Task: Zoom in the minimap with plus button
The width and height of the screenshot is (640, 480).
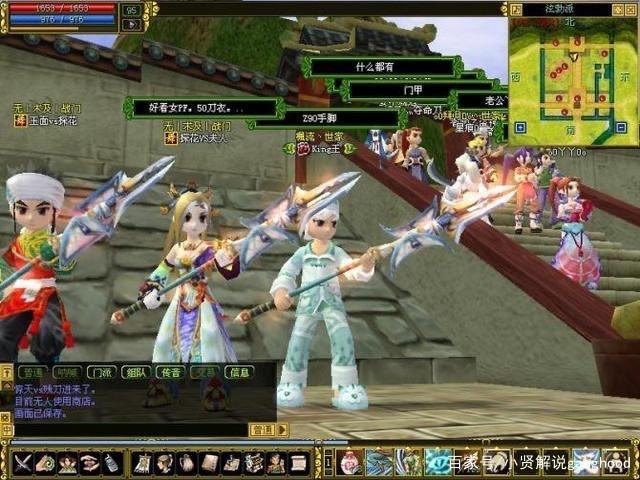Action: 520,127
